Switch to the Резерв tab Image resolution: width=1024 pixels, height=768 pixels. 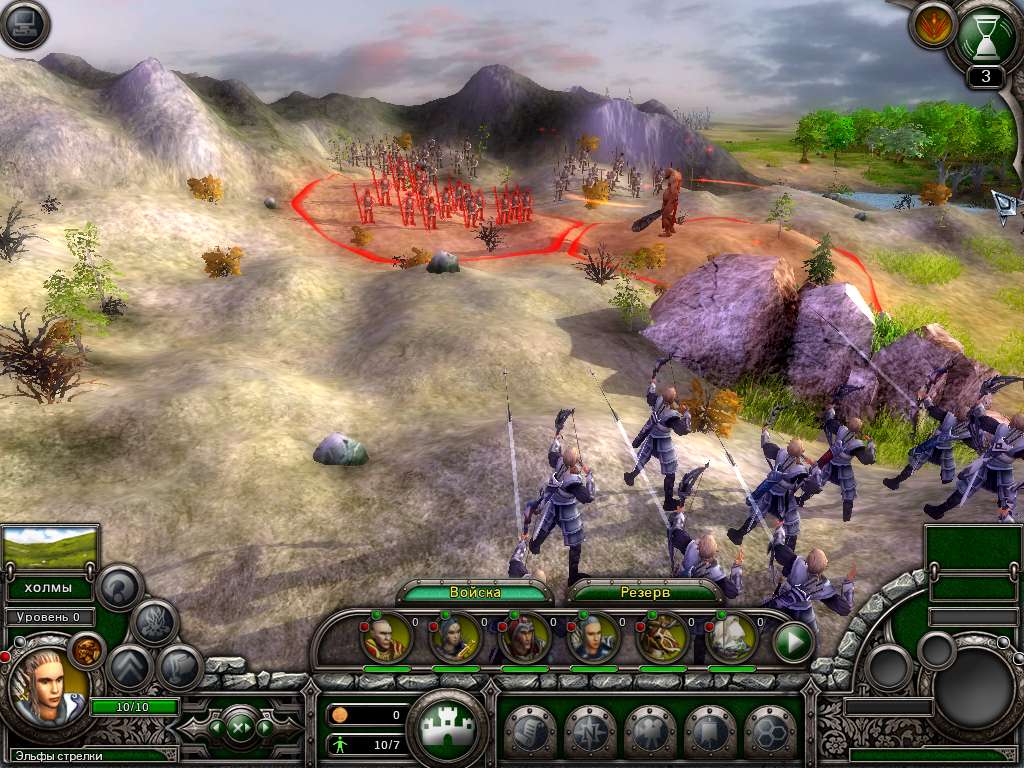click(646, 592)
